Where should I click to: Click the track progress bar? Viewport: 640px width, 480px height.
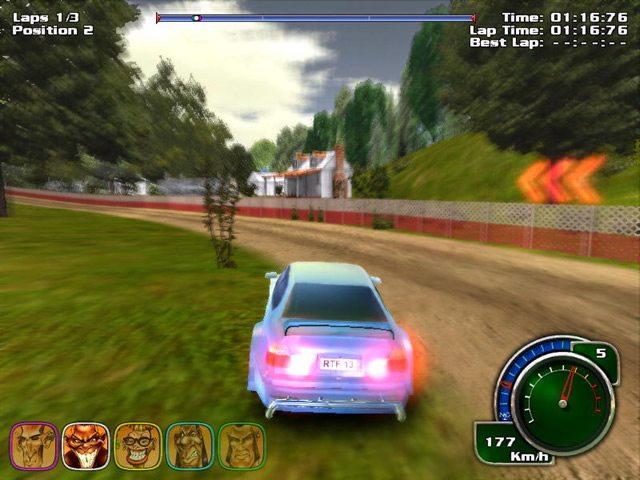point(315,18)
